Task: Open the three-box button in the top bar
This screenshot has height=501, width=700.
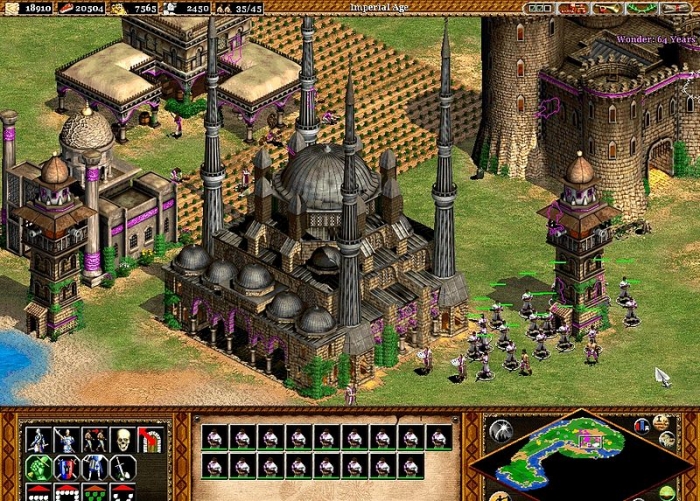Action: [541, 8]
